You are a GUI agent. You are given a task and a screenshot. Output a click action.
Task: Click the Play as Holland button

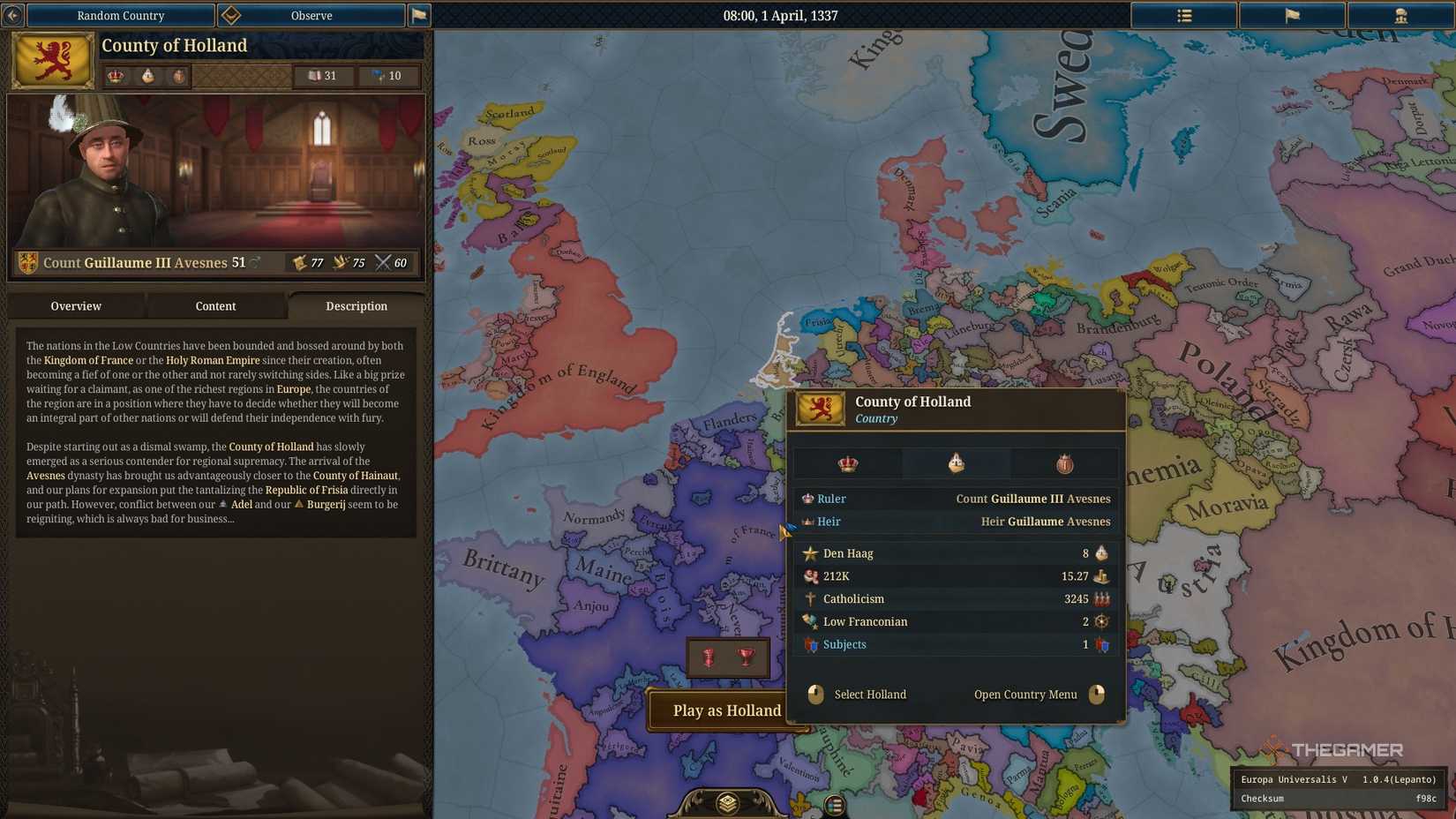(x=725, y=710)
